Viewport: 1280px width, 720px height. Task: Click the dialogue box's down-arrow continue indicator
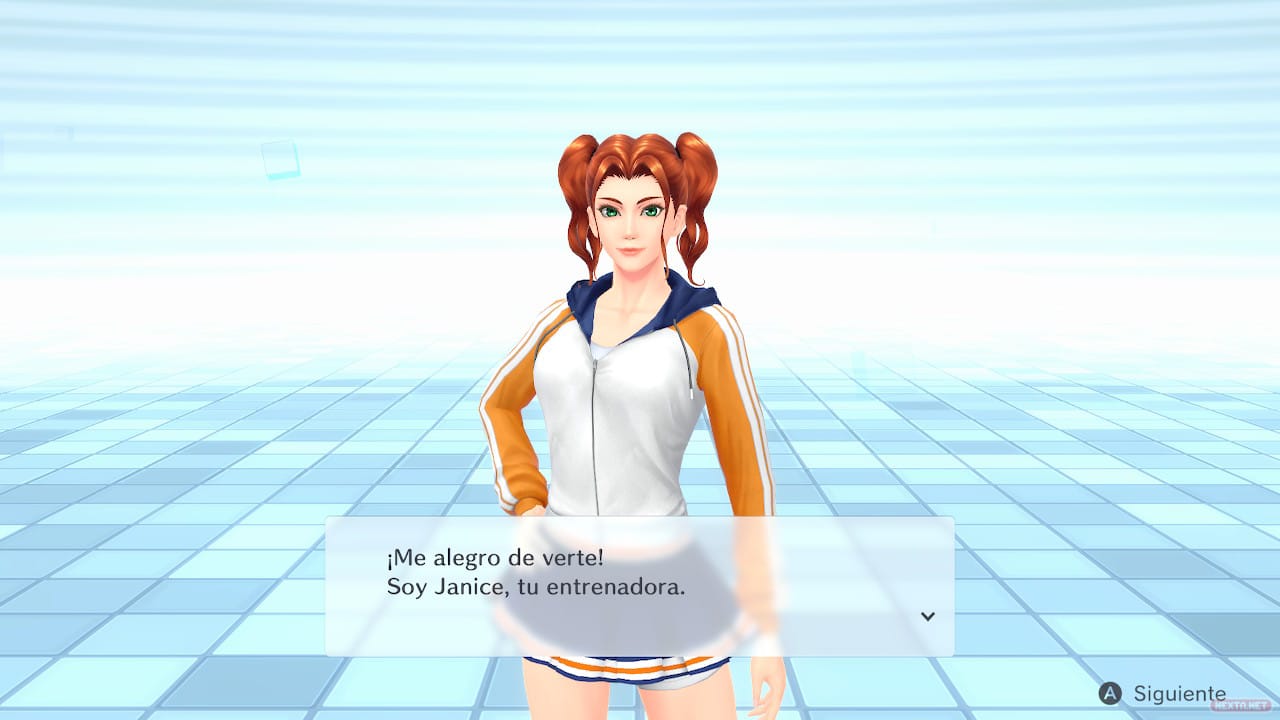pyautogui.click(x=927, y=616)
